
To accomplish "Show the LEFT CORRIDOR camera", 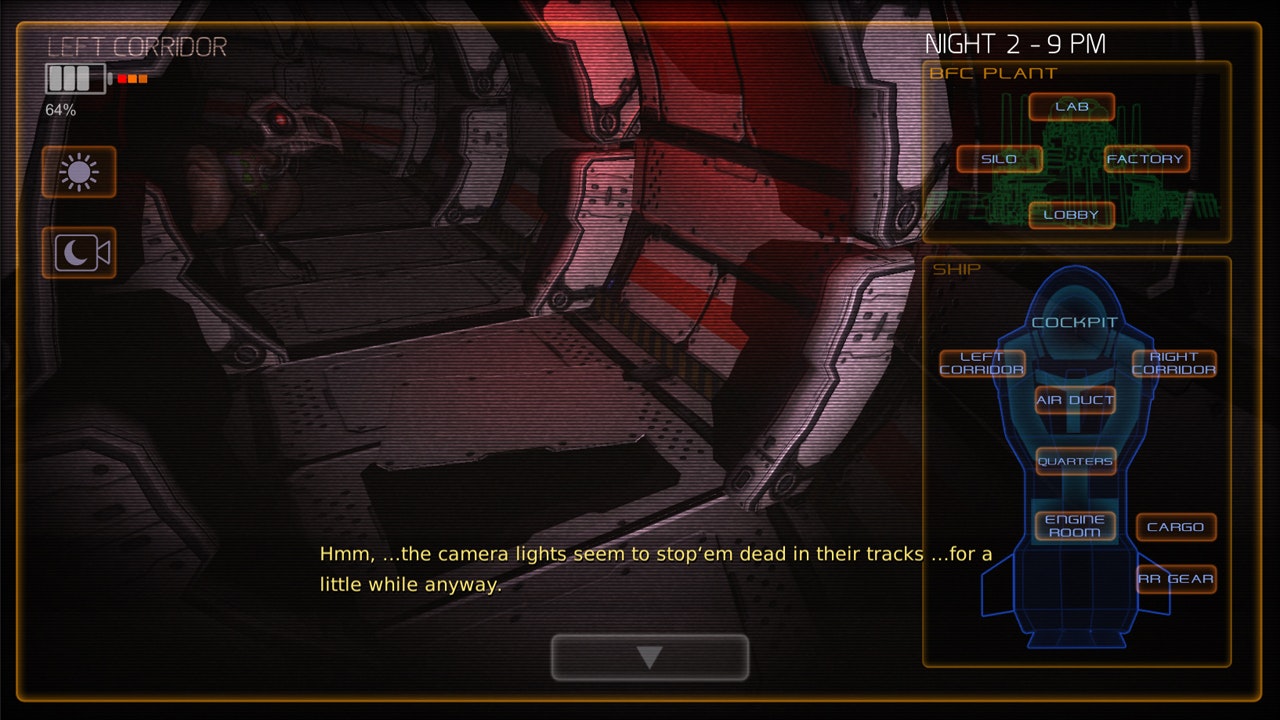I will pos(982,364).
